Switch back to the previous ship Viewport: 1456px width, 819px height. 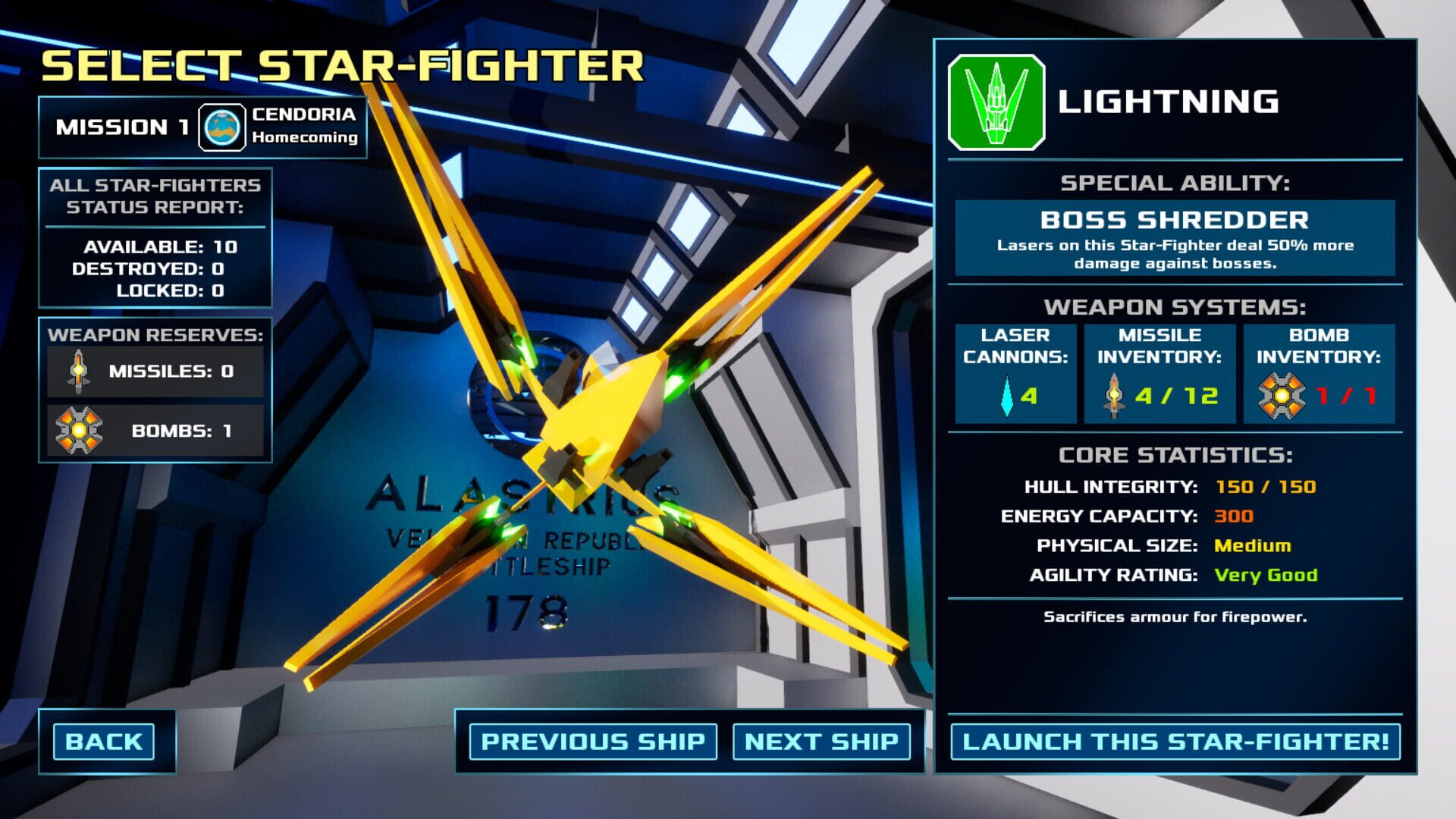pyautogui.click(x=594, y=742)
